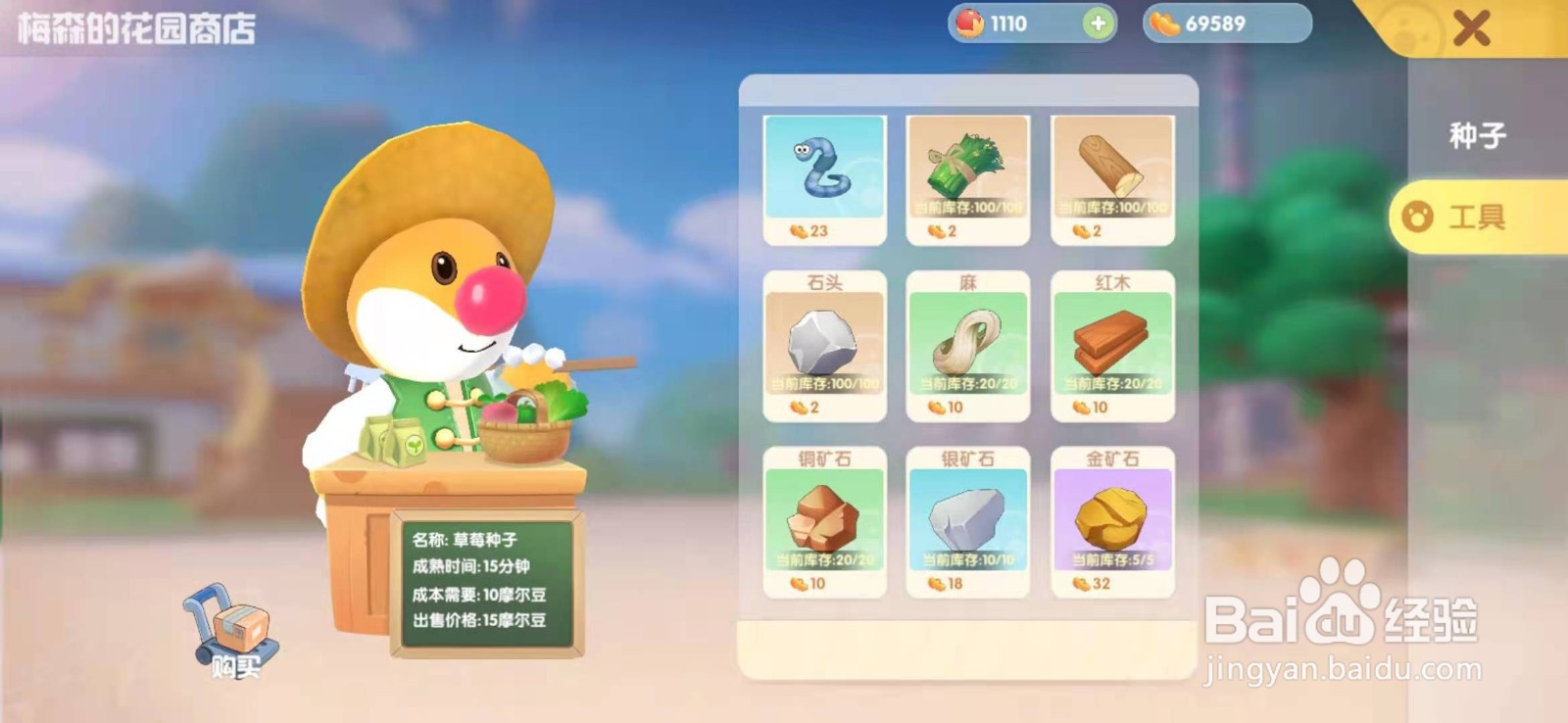This screenshot has width=1568, height=723.
Task: Close the garden shop window
Action: (x=1470, y=27)
